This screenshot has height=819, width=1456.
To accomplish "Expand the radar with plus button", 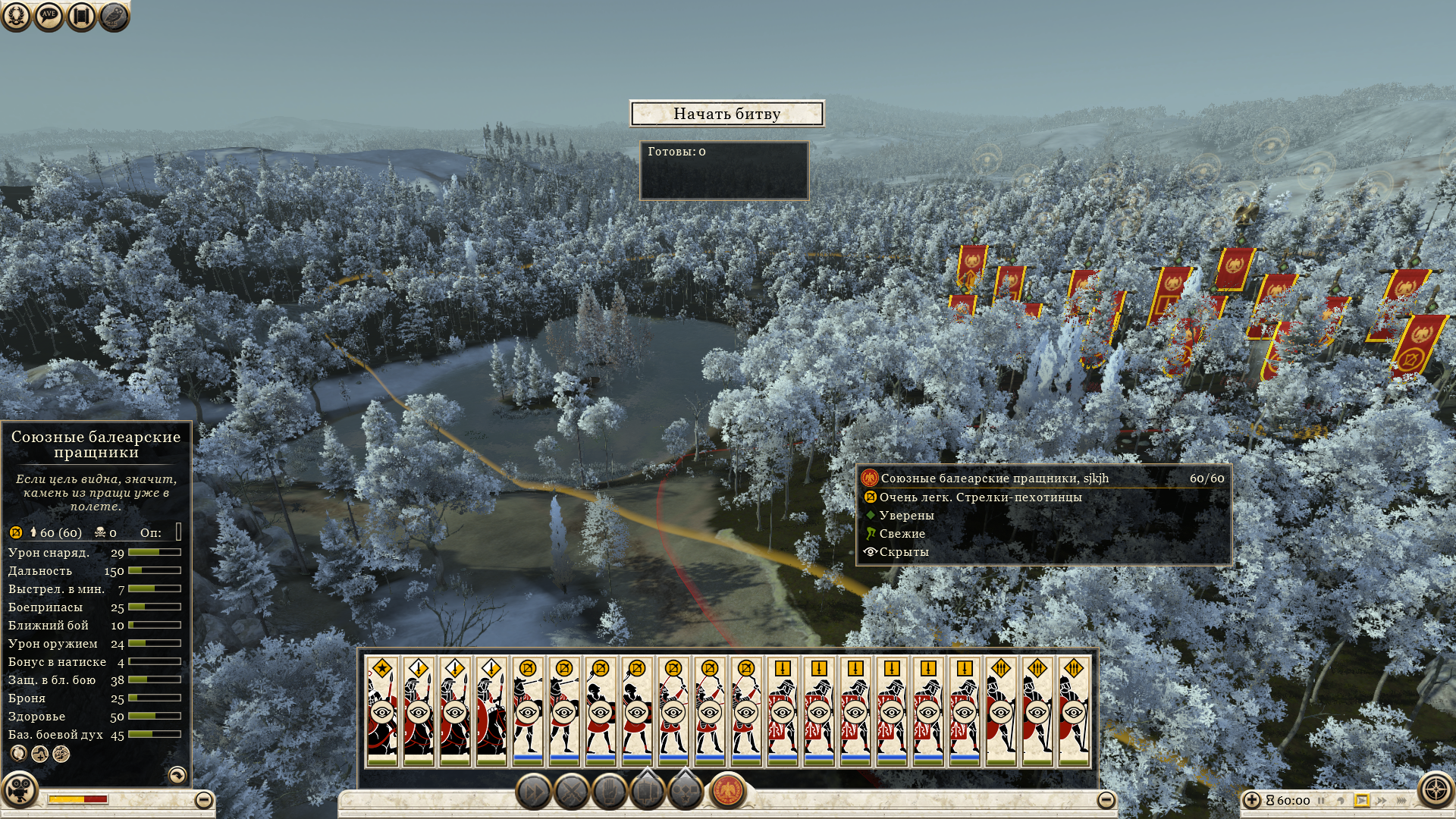I will click(1252, 800).
